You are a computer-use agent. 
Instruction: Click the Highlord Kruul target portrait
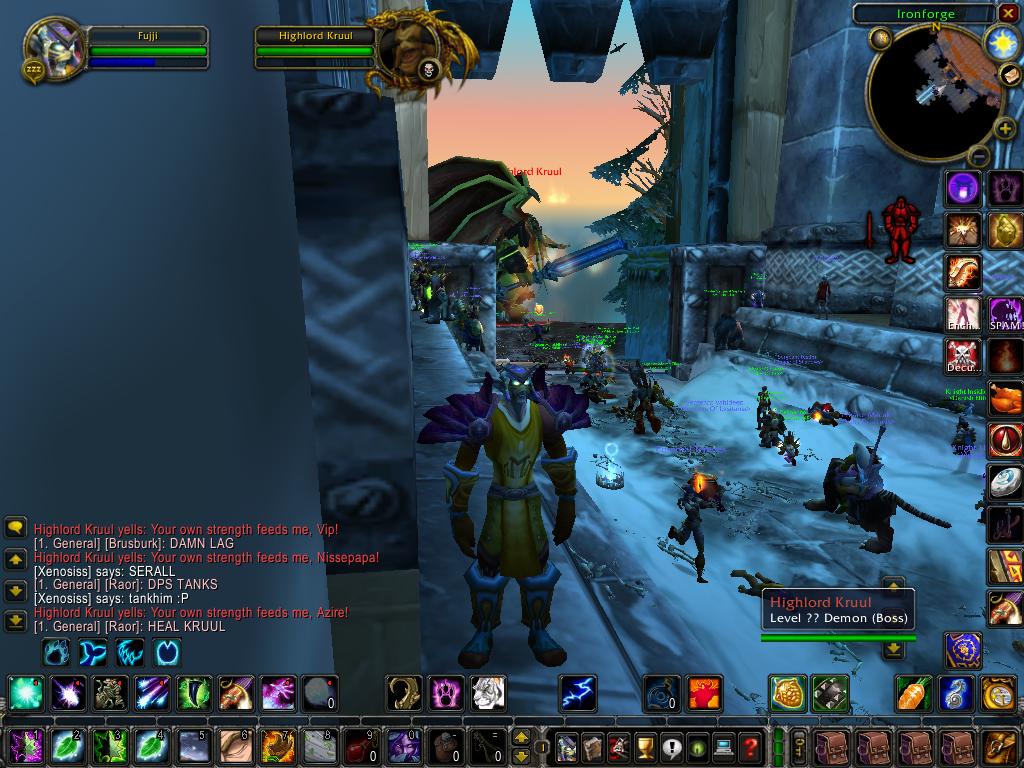pyautogui.click(x=408, y=49)
